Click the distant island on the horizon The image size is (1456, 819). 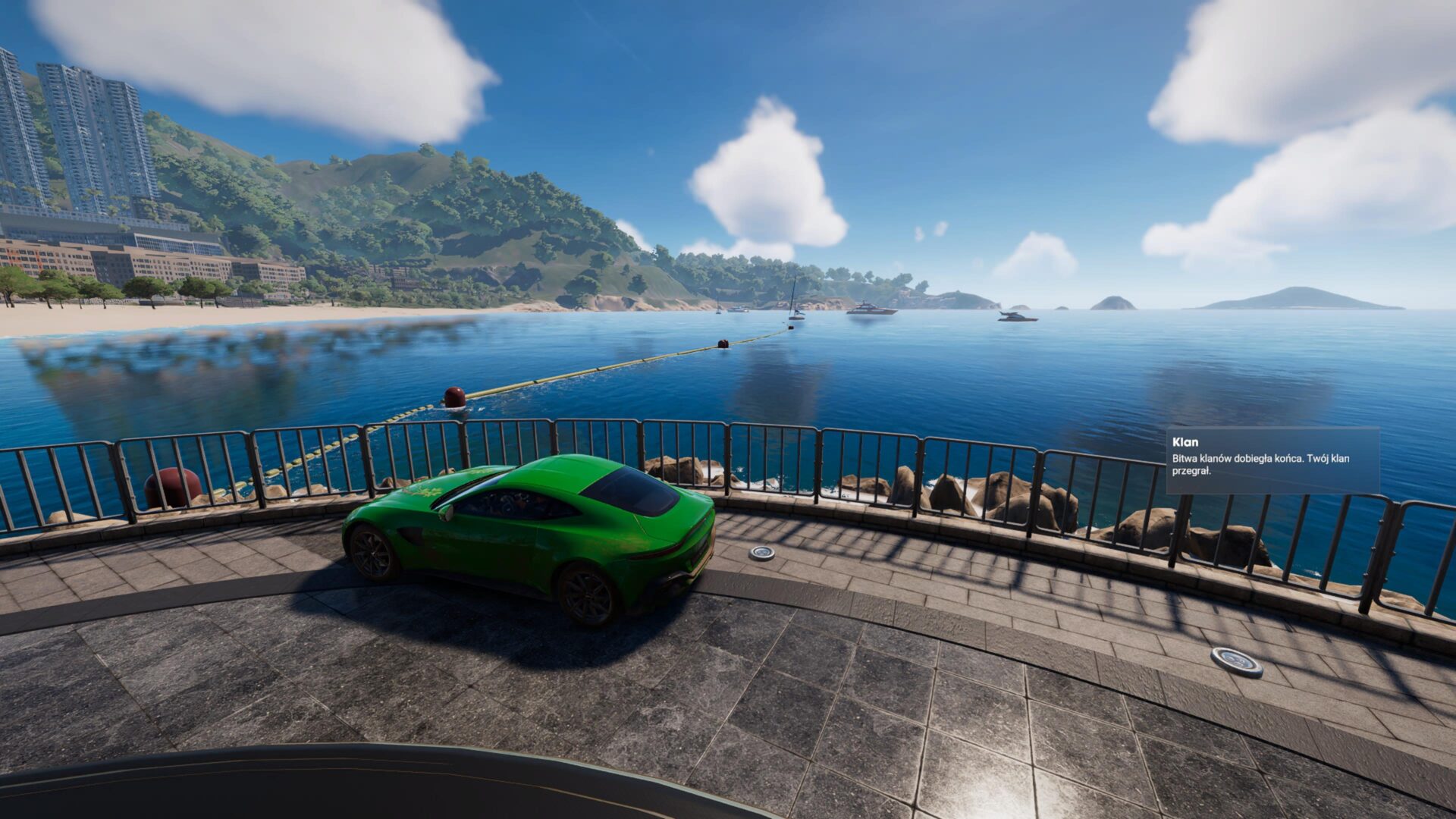[1289, 296]
